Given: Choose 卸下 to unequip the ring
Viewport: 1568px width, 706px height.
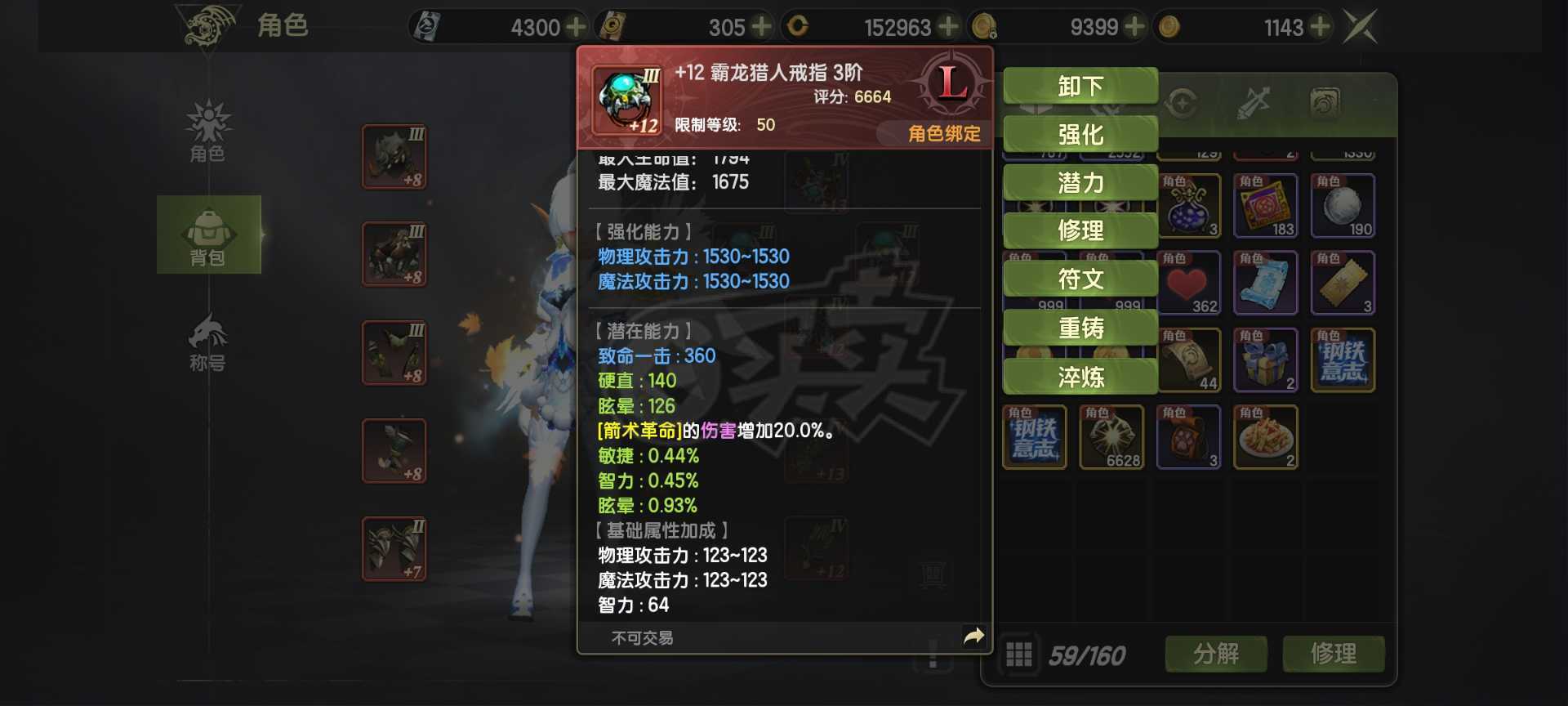Looking at the screenshot, I should tap(1080, 85).
